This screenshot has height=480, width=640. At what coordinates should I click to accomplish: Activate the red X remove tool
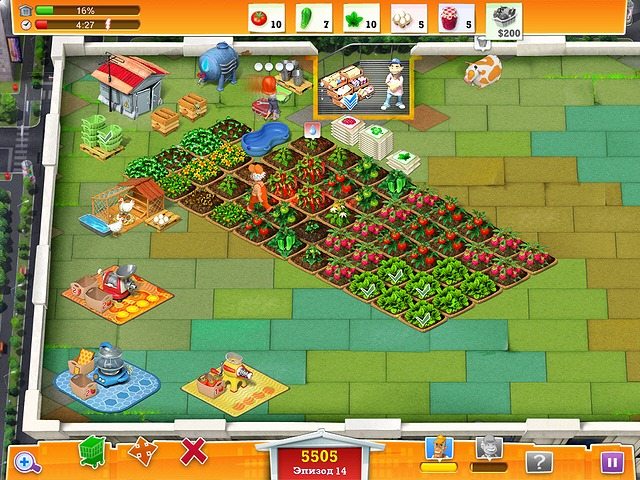(x=193, y=451)
